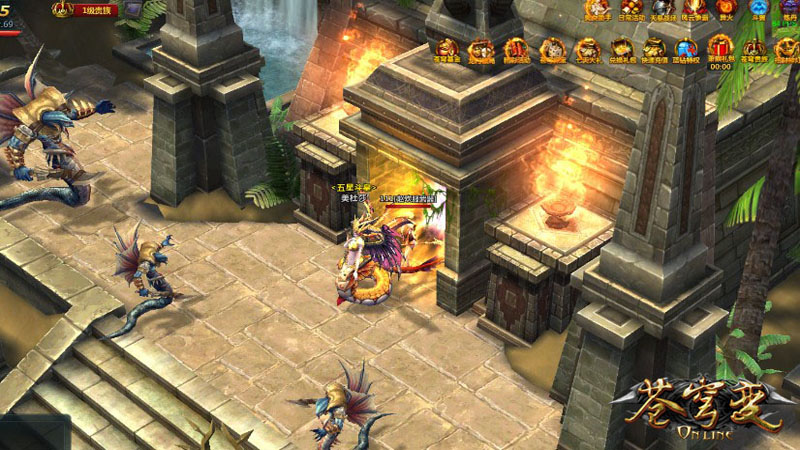Click the small purple screen icon beside the noble badge

coord(133,9)
